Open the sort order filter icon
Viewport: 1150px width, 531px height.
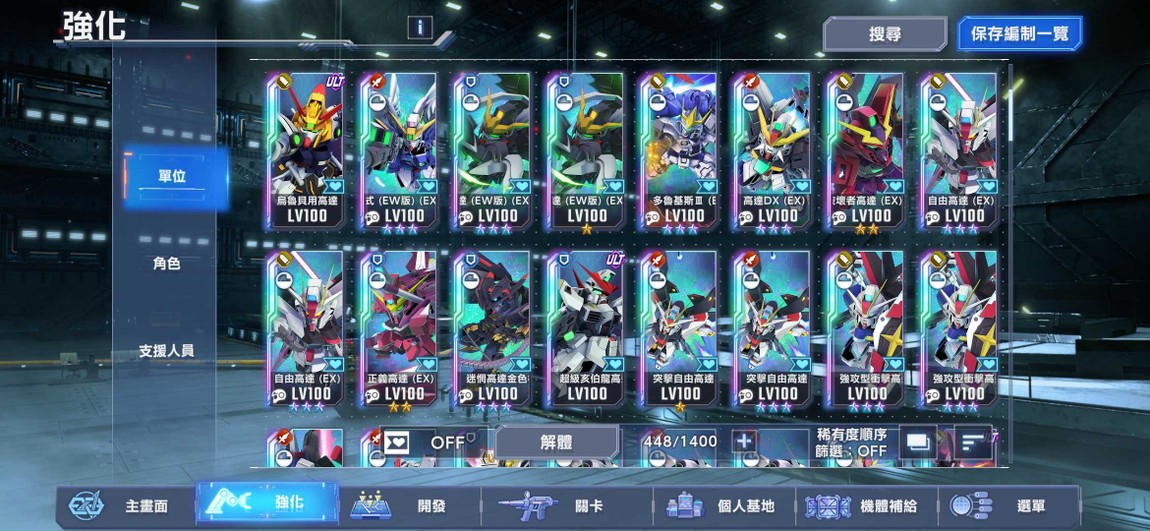click(x=971, y=442)
